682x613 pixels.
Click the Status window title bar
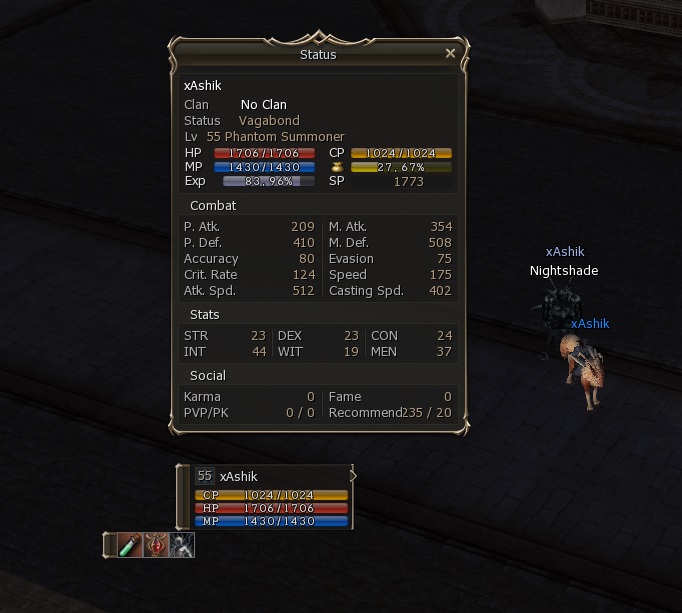318,55
